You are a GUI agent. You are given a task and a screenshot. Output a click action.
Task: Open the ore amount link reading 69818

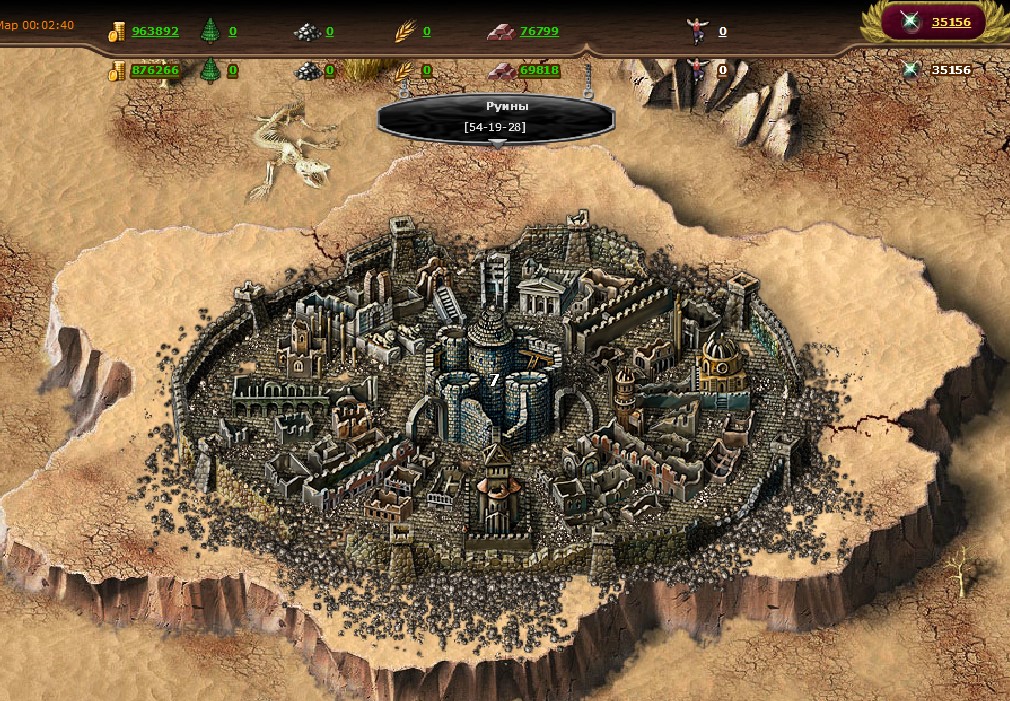click(x=539, y=71)
